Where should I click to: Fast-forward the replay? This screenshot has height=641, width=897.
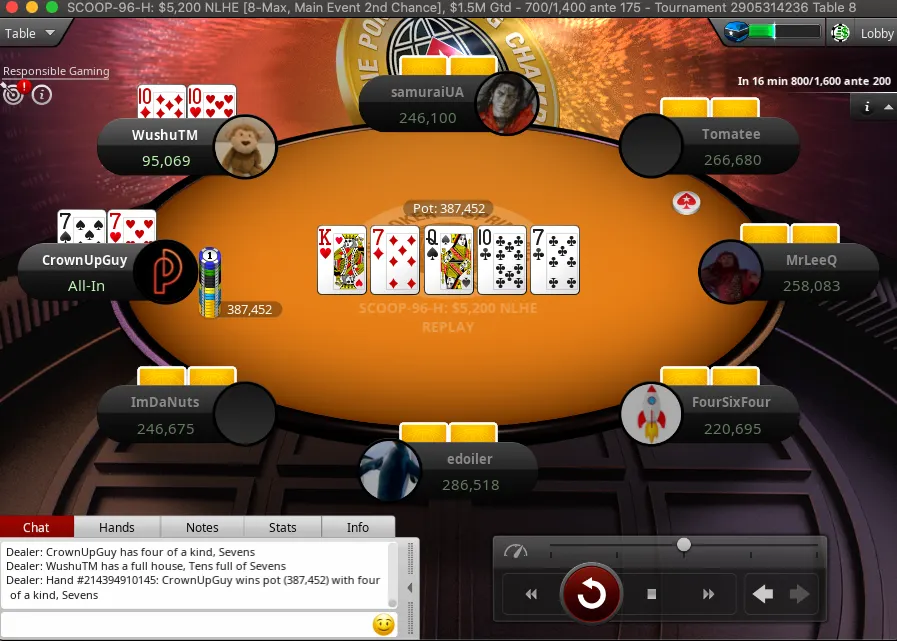coord(709,594)
